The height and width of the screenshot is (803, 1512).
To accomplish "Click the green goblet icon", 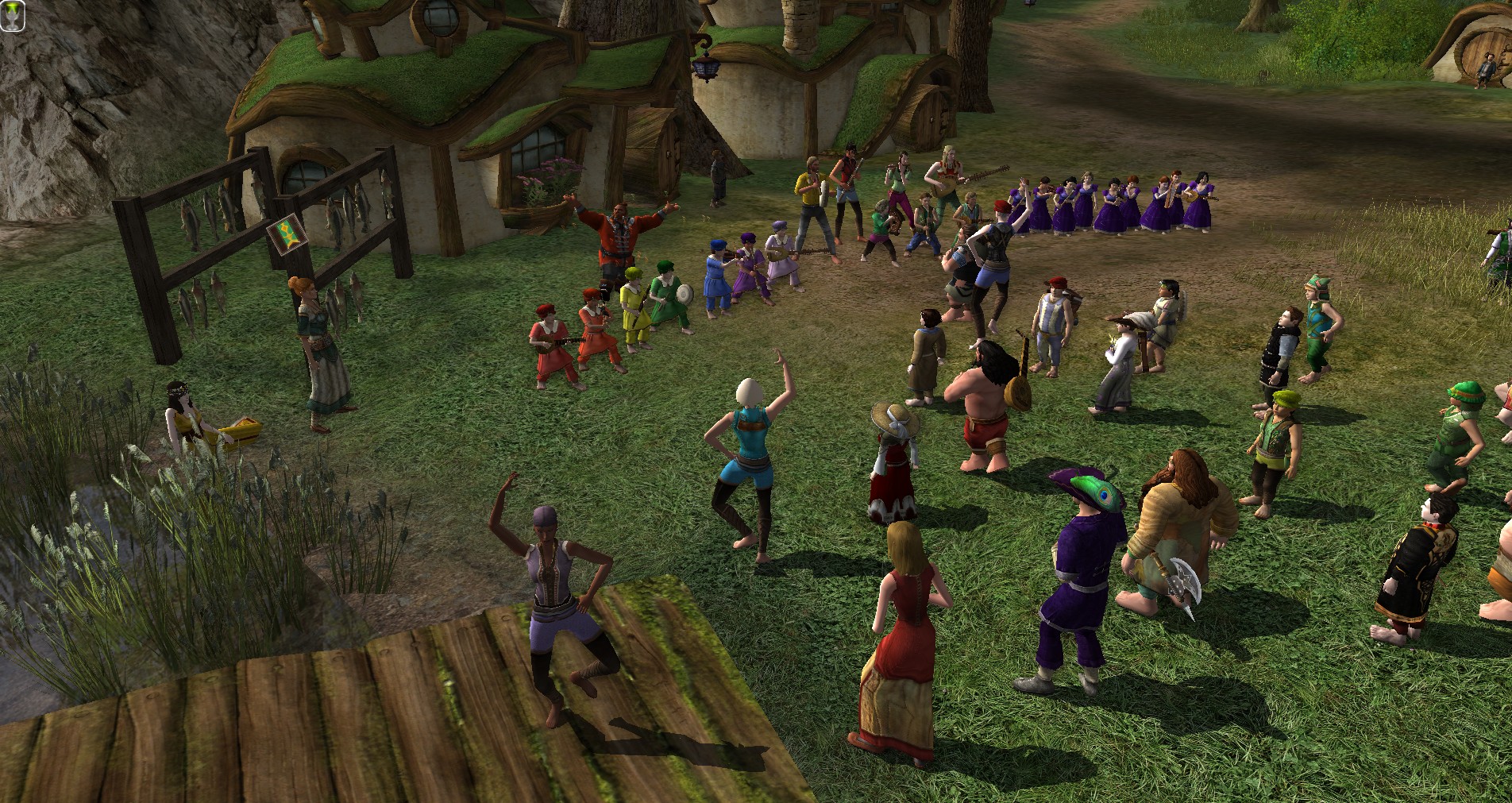I will [x=12, y=15].
